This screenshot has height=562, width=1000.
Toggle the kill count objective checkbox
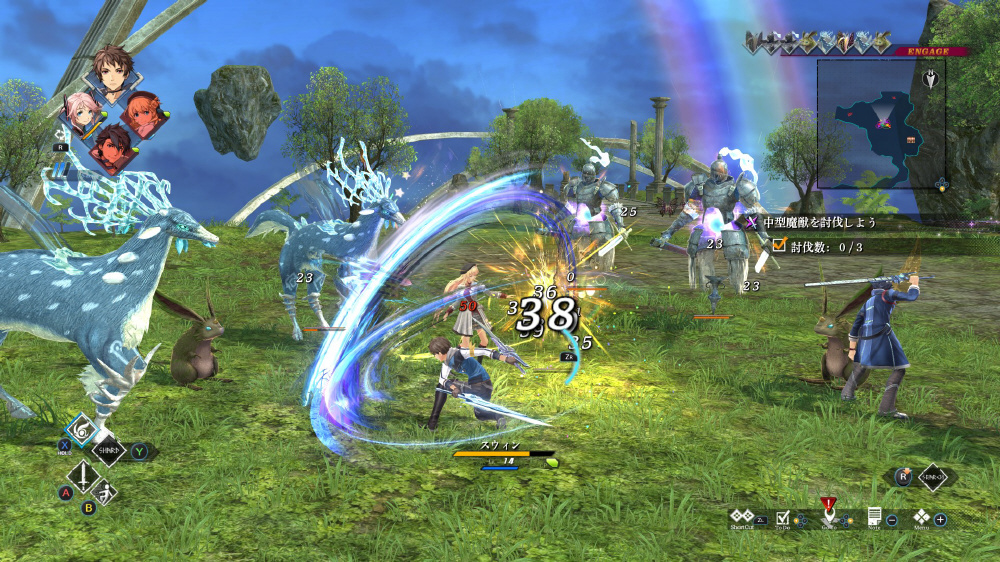pos(779,245)
